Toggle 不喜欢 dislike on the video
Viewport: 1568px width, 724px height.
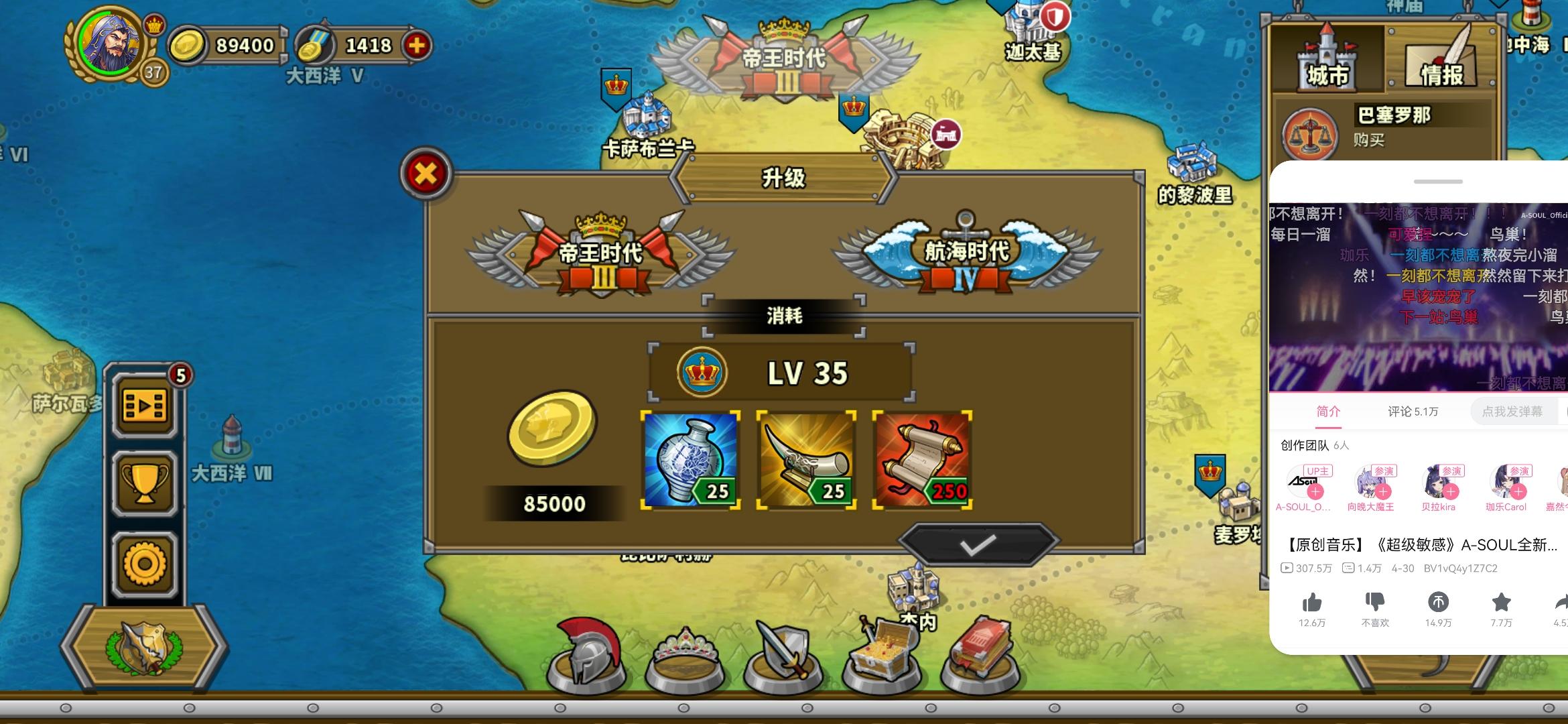click(1375, 603)
